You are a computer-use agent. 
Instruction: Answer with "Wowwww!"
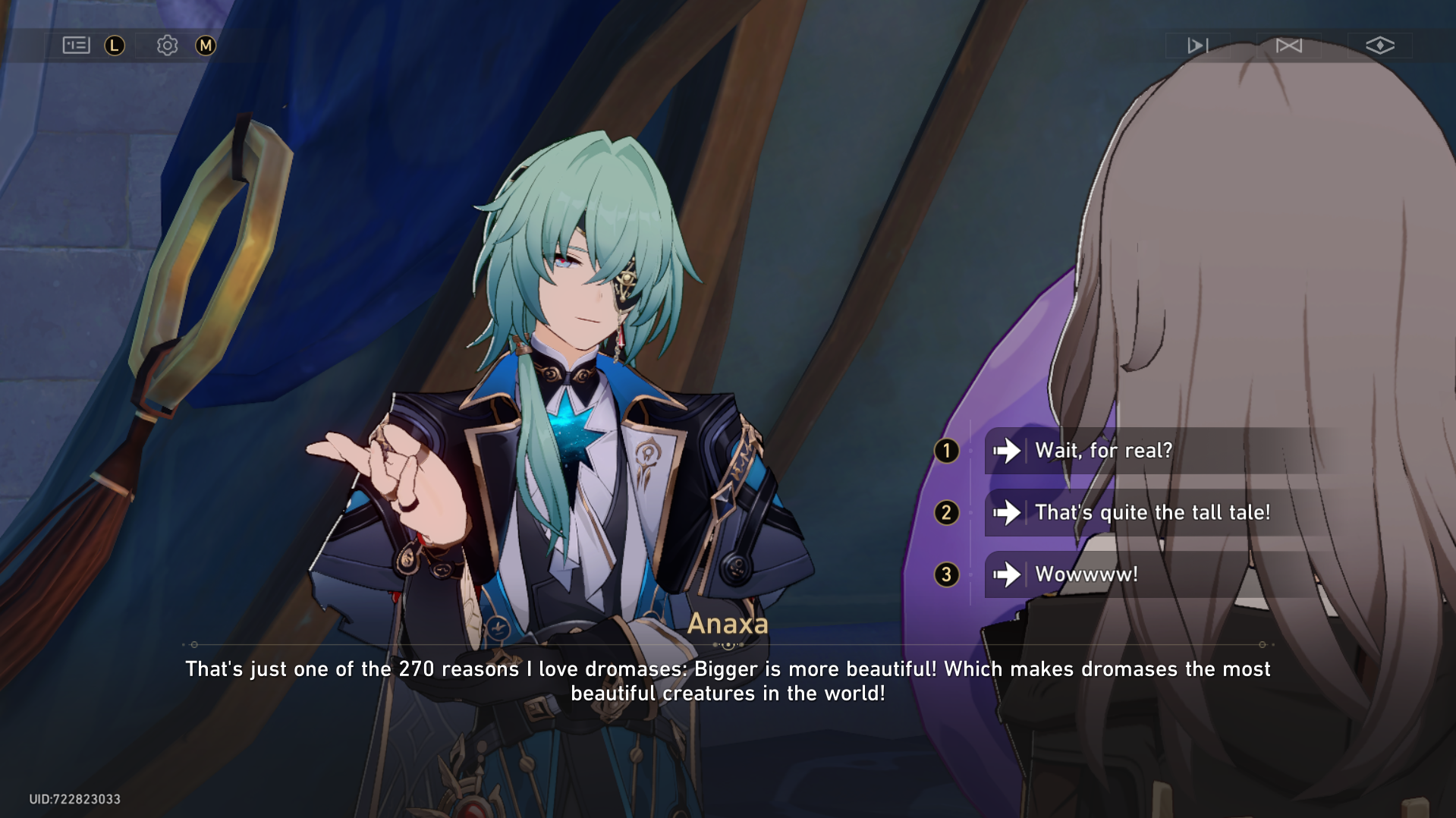(x=1086, y=574)
